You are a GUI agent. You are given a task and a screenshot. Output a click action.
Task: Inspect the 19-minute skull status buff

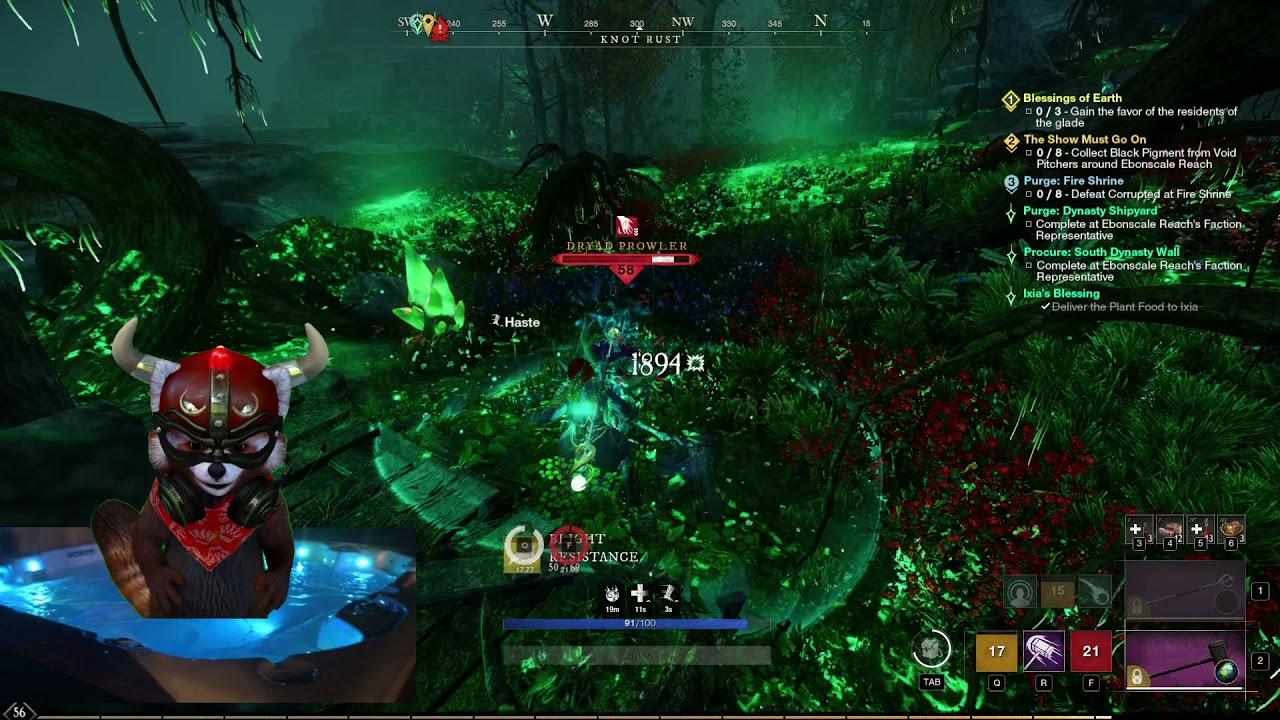pos(612,594)
